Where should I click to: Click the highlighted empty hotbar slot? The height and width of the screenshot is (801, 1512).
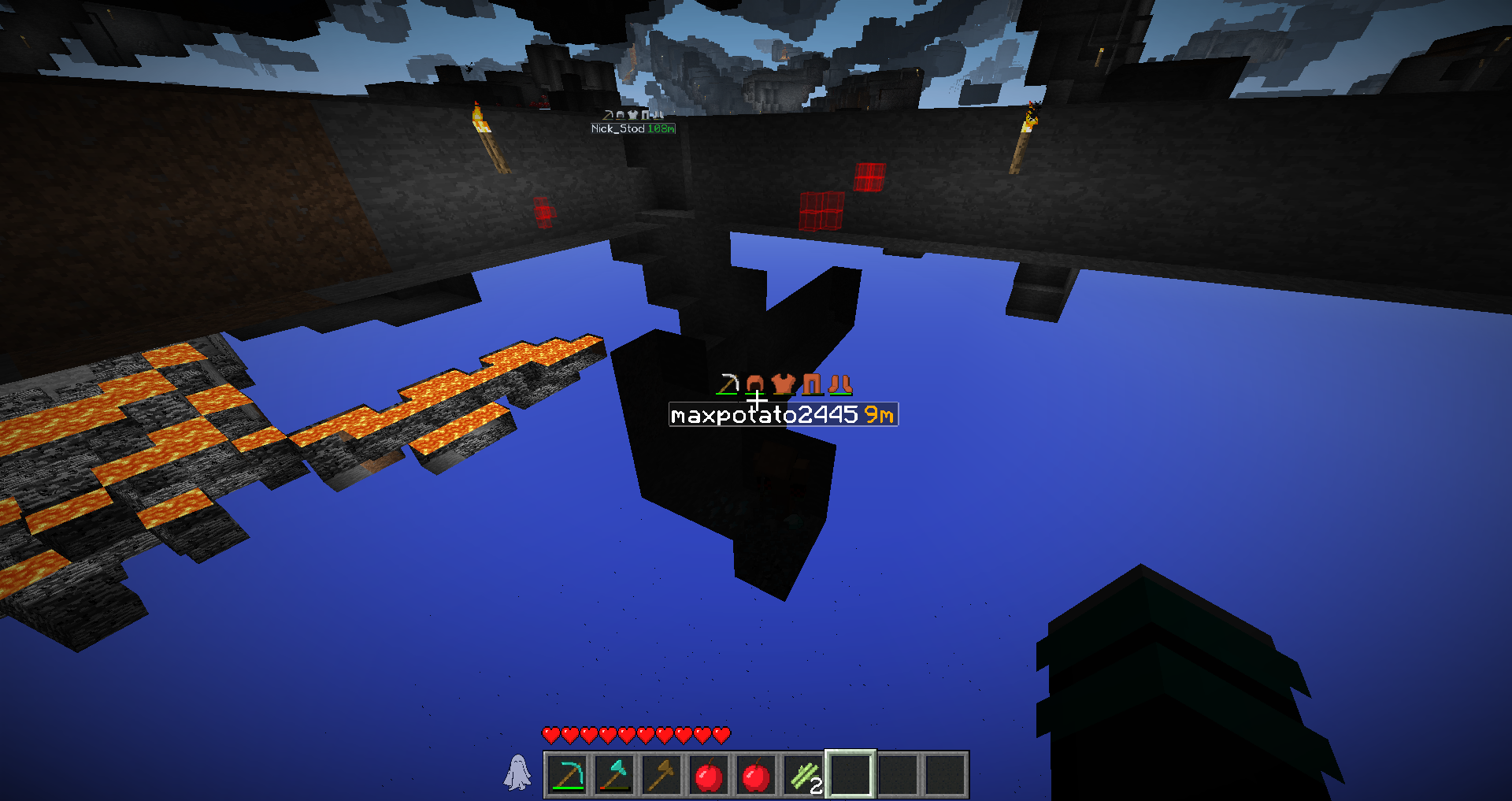click(850, 775)
